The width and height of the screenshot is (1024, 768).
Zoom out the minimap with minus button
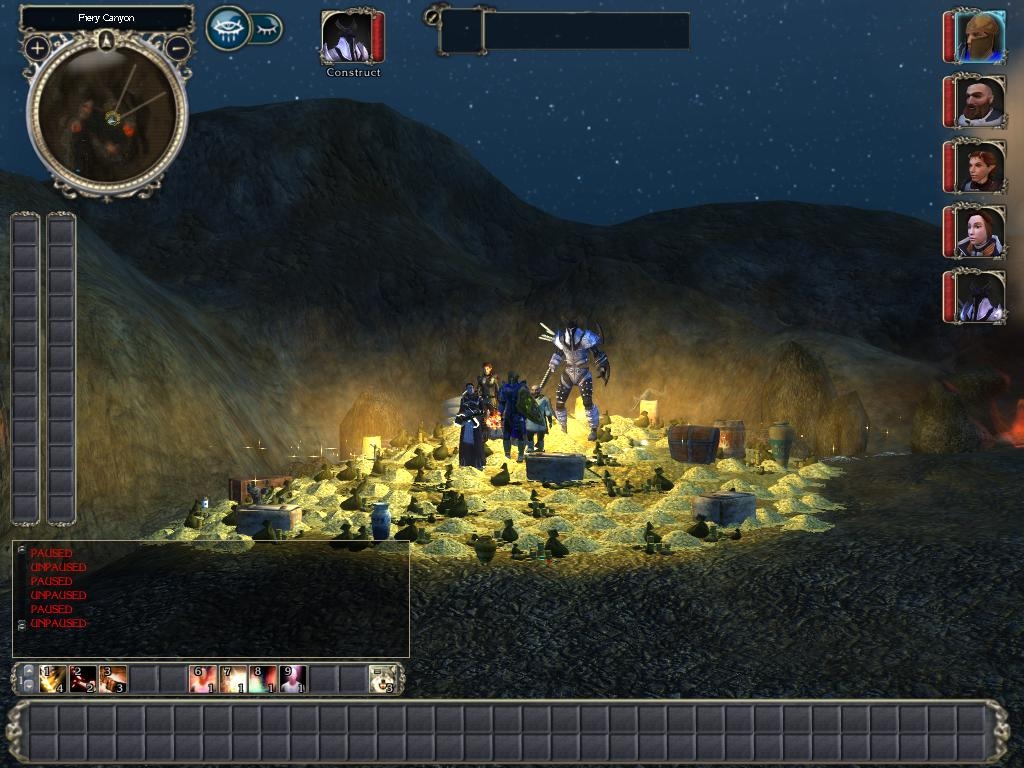[177, 47]
